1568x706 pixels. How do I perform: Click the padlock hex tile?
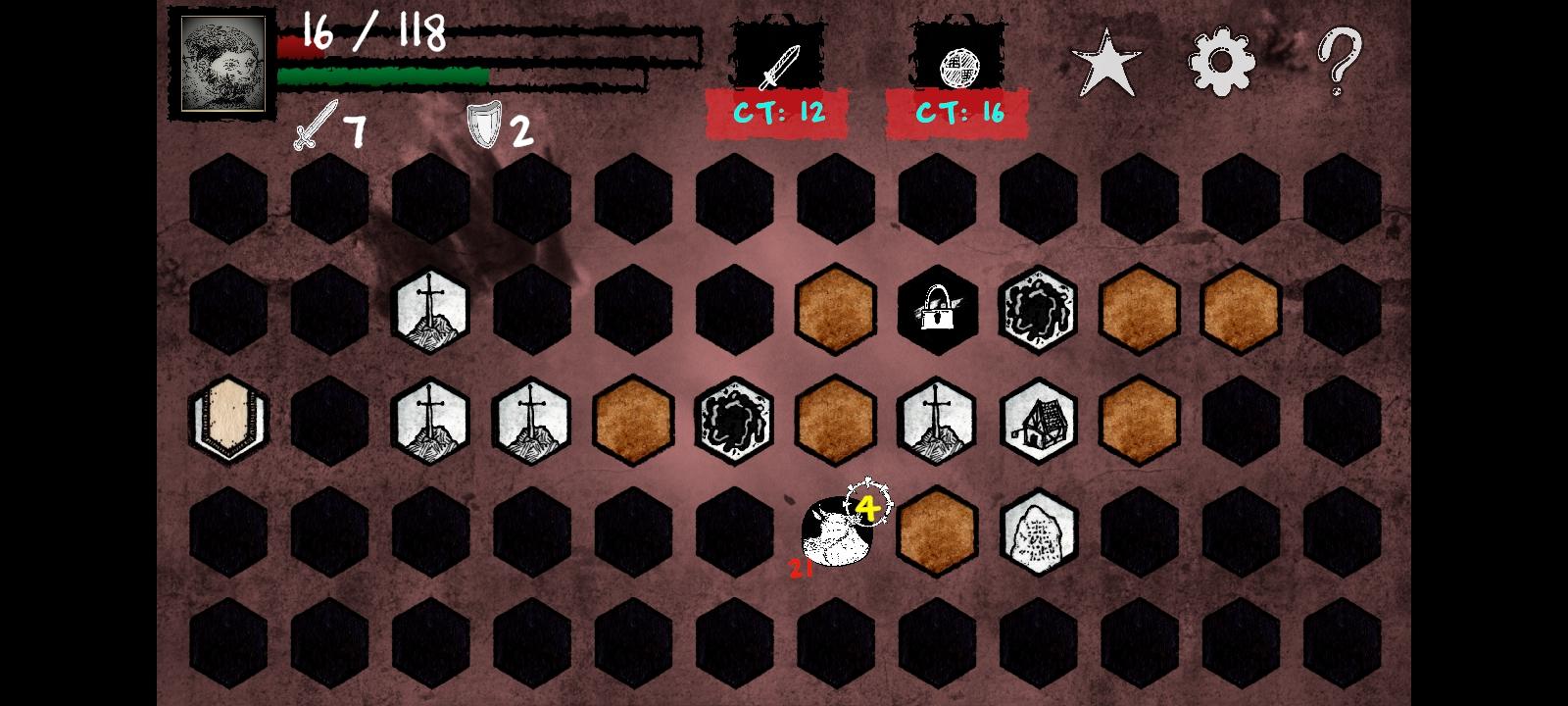click(937, 311)
